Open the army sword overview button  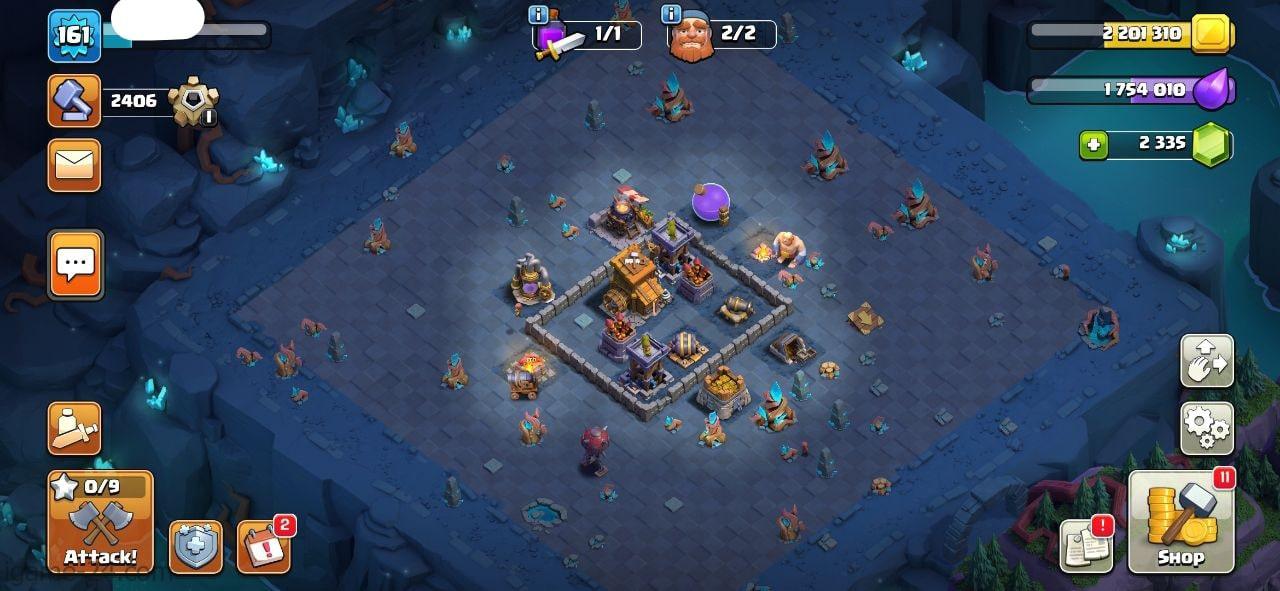pos(74,428)
